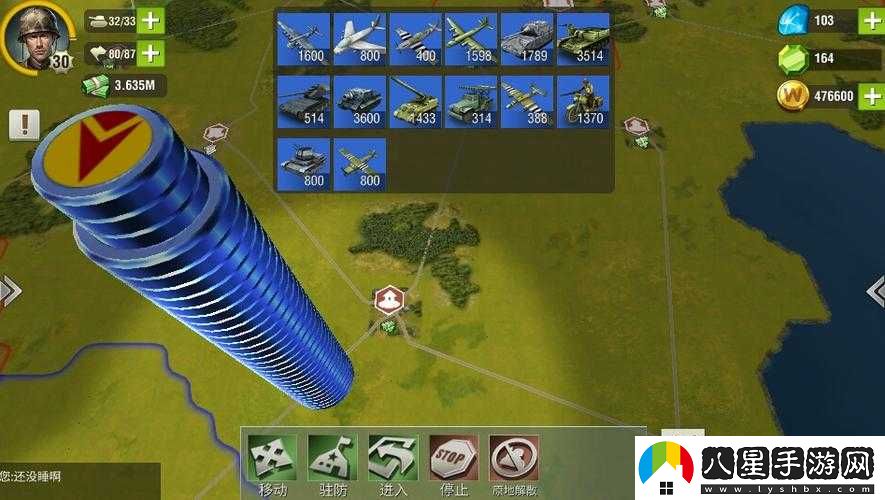Select the green tank unit showing 3514
Viewport: 885px width, 500px height.
(x=583, y=39)
